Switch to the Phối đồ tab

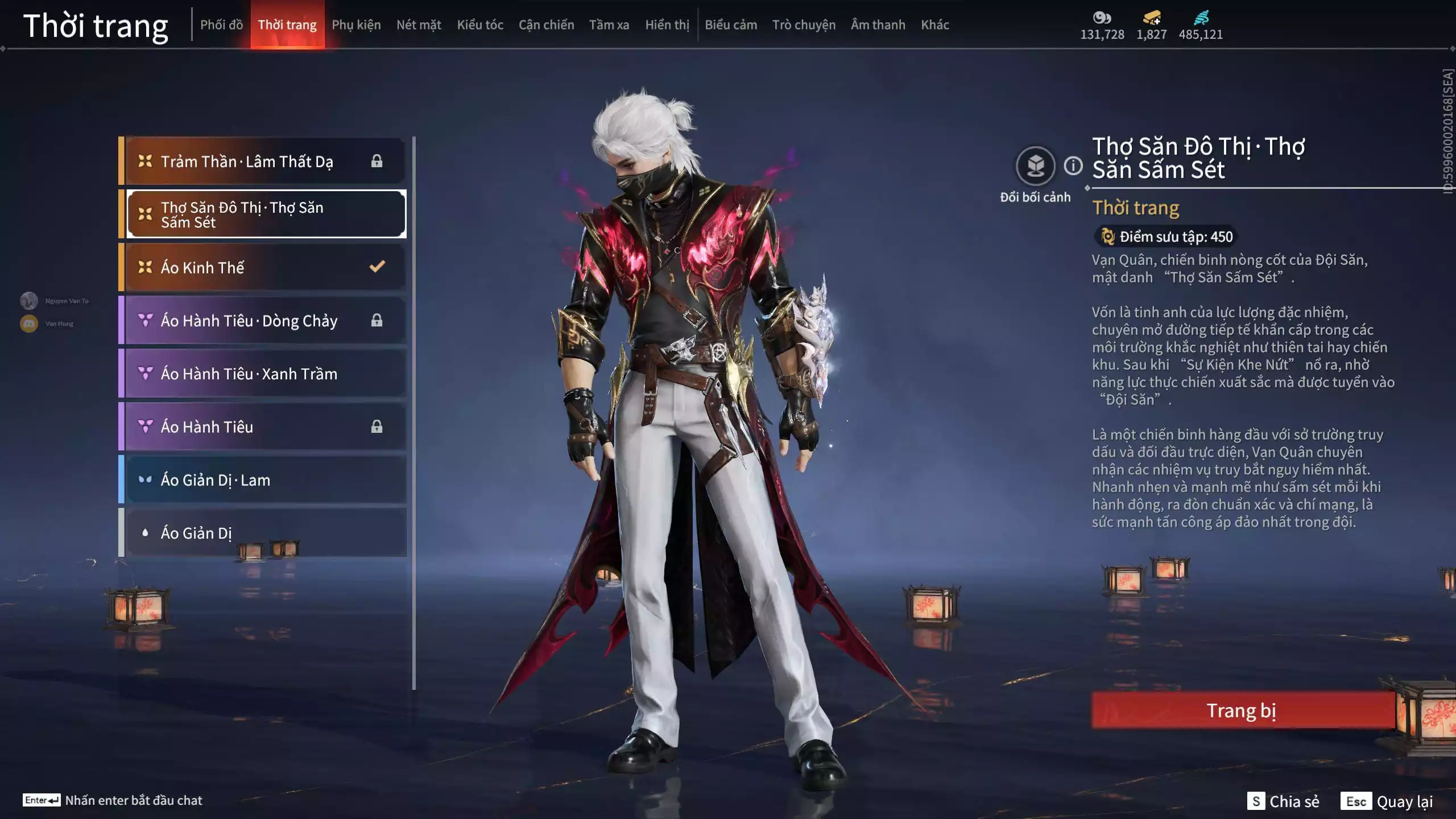[221, 25]
